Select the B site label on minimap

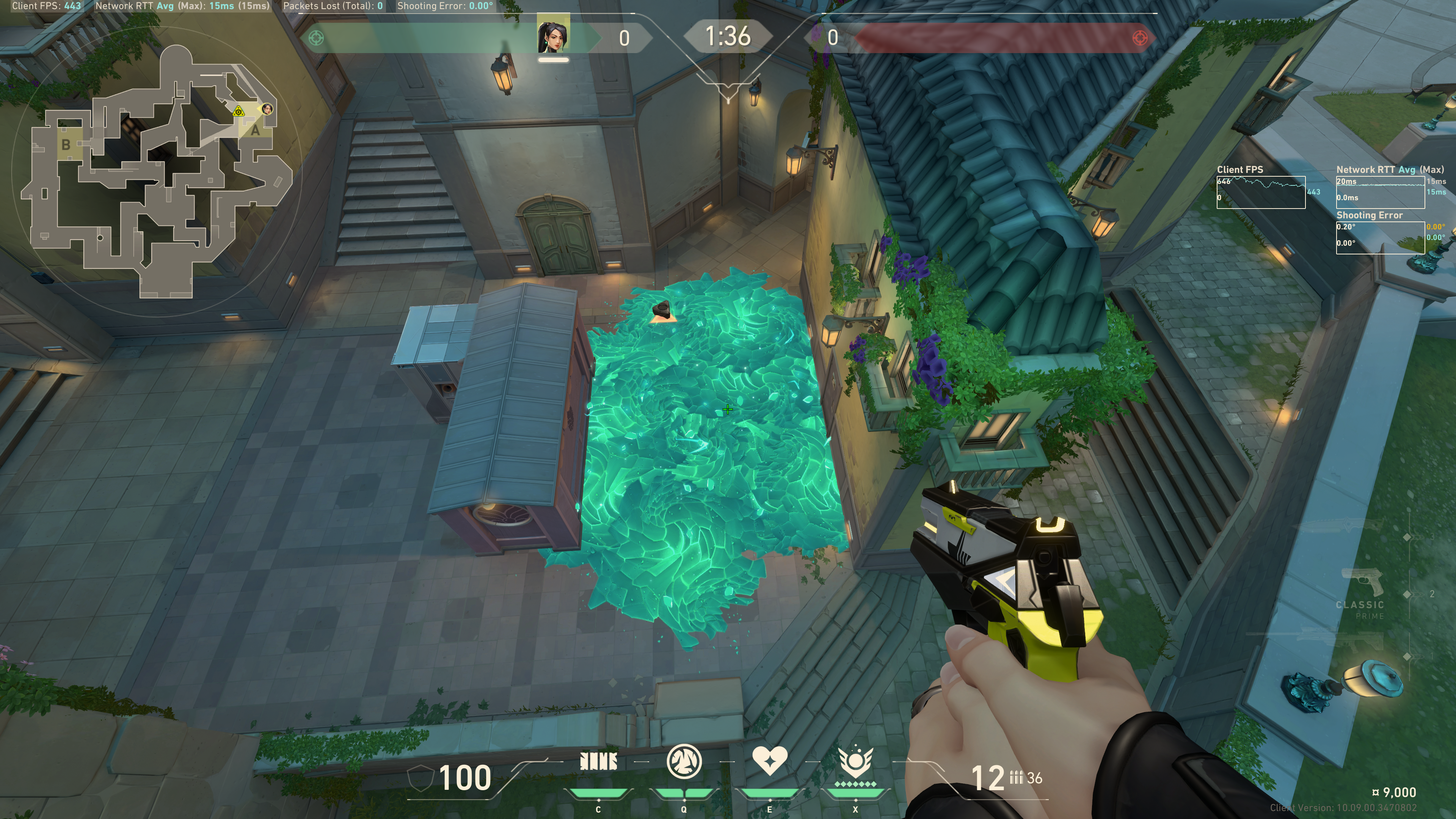click(x=66, y=145)
